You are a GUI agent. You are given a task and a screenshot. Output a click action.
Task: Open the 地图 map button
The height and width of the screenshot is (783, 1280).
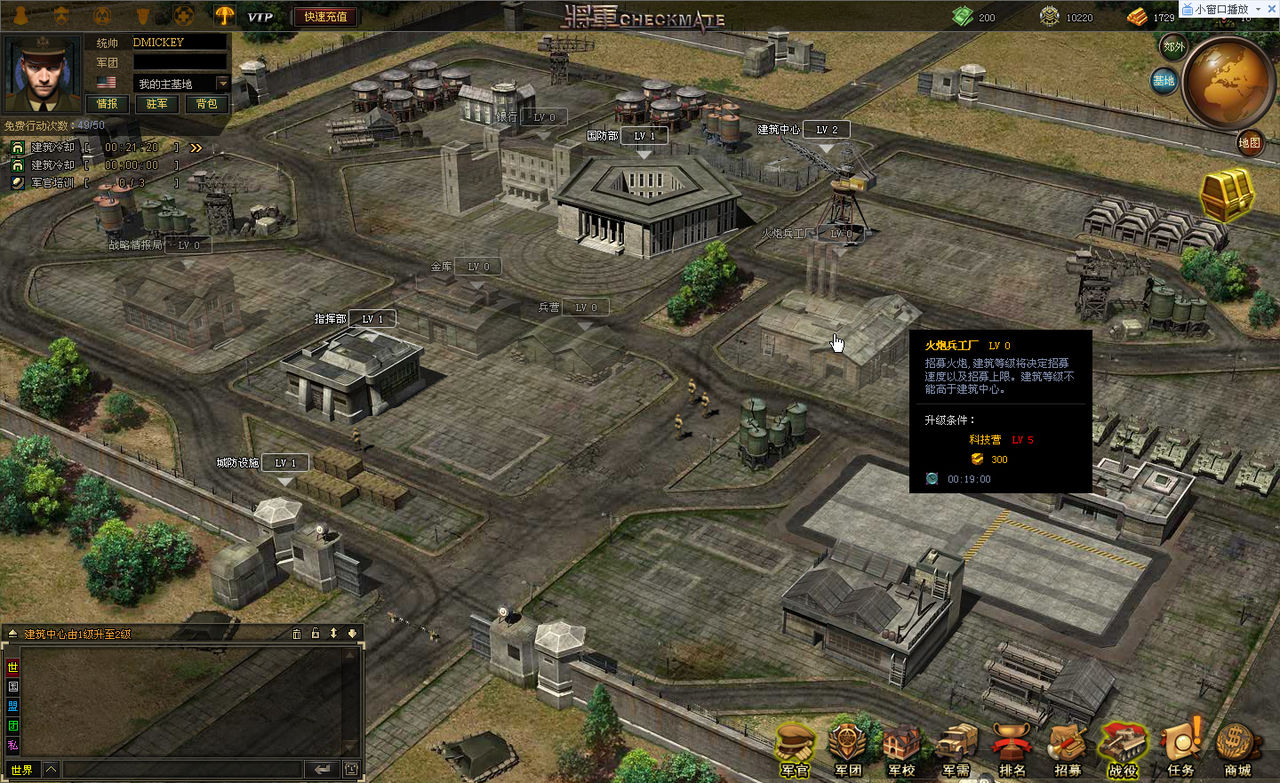[x=1250, y=143]
